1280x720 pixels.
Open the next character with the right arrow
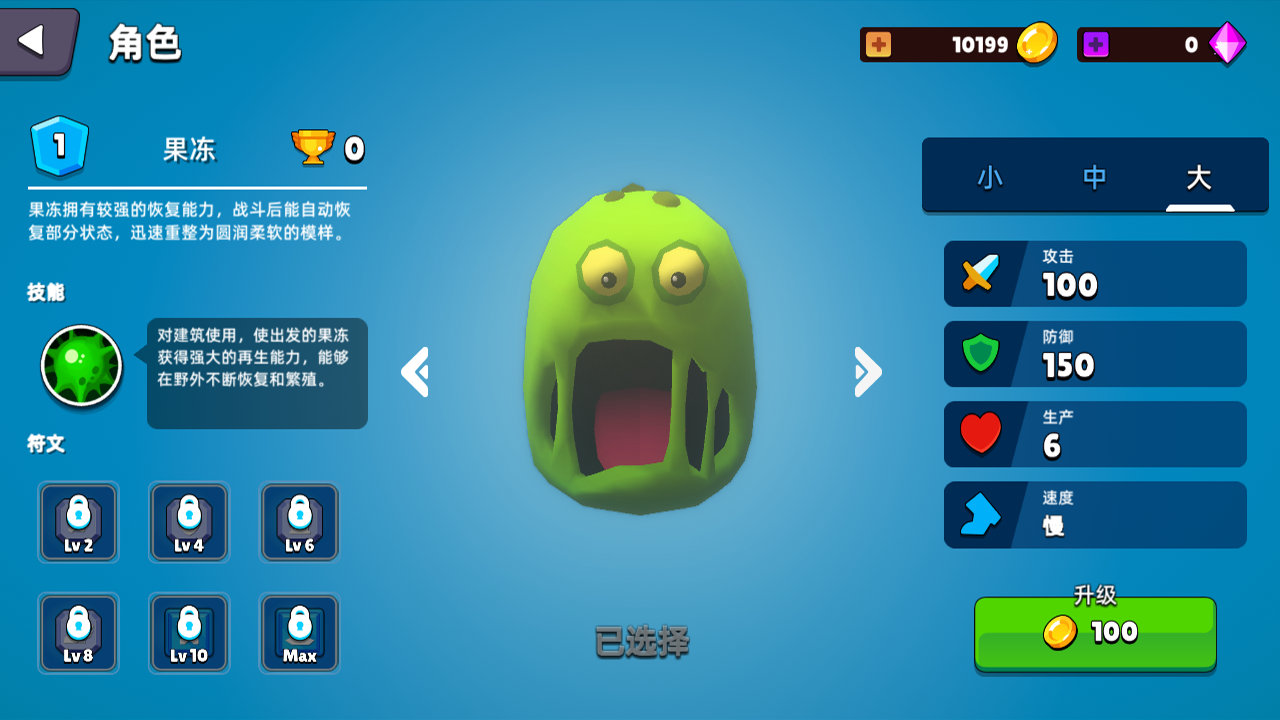coord(866,371)
